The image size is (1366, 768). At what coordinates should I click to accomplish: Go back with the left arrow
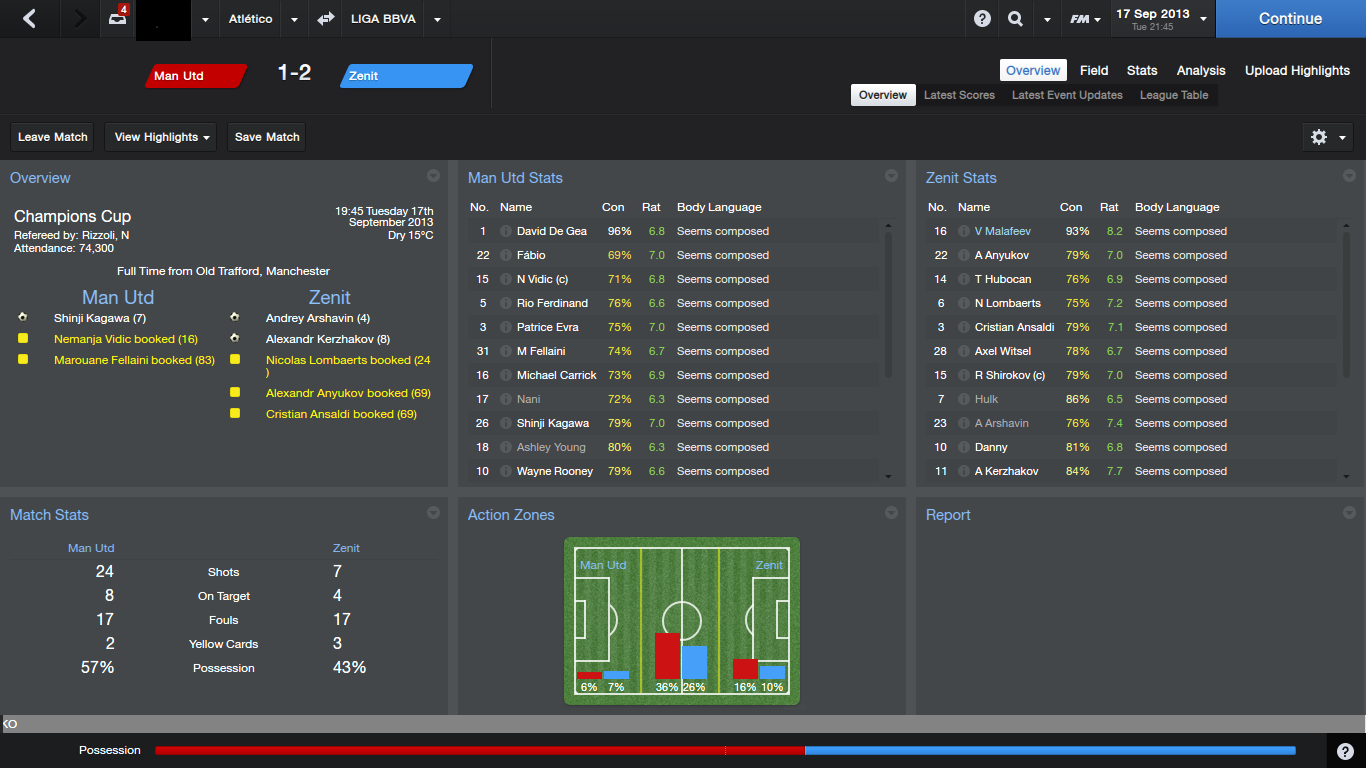(x=29, y=19)
